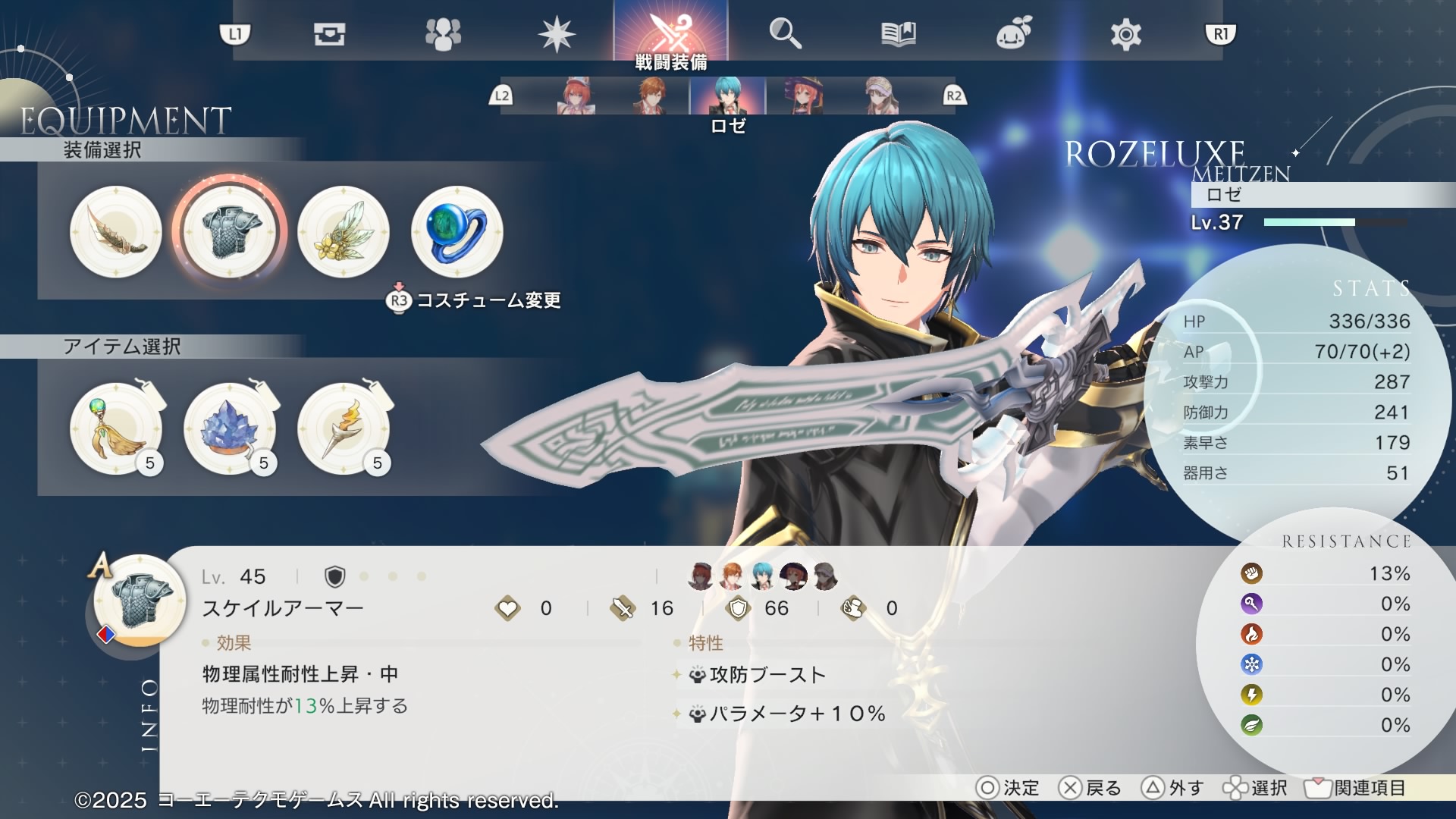Pick the flaming torch item slot
The image size is (1456, 819).
(344, 428)
